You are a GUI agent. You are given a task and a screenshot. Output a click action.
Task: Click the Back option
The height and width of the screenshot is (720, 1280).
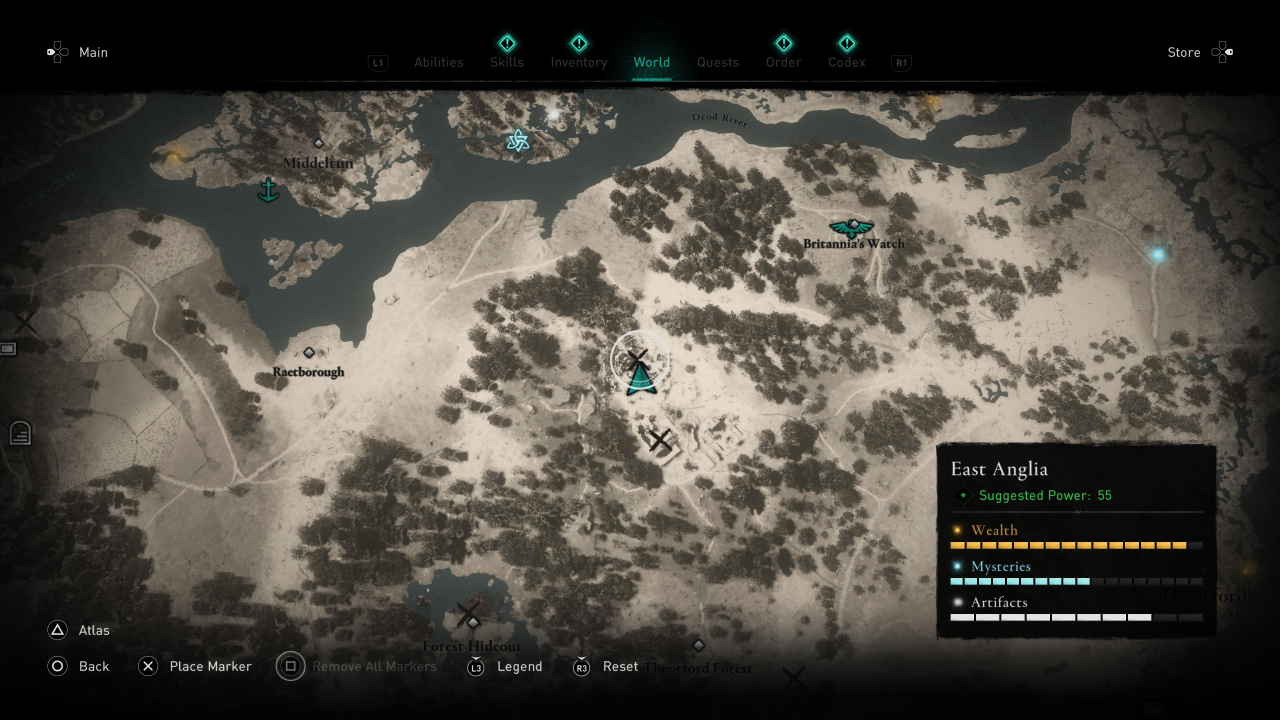click(94, 666)
